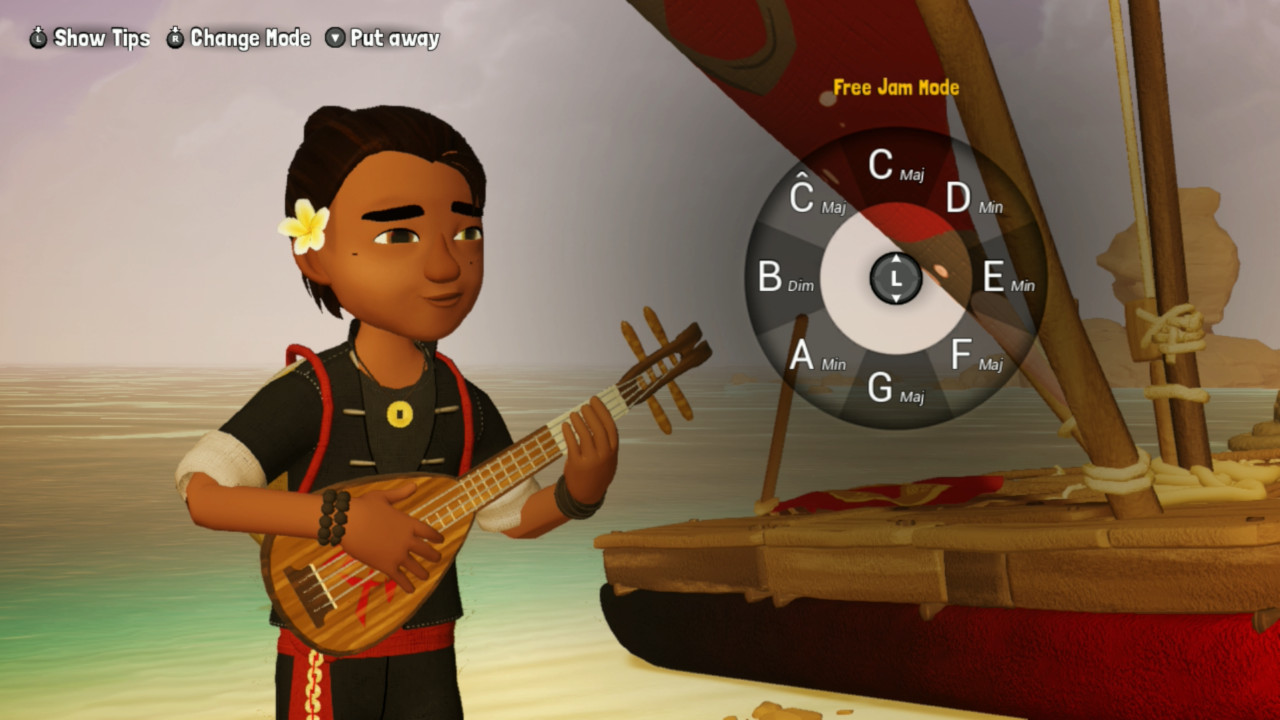Click the down-arrow Put away icon

point(337,37)
